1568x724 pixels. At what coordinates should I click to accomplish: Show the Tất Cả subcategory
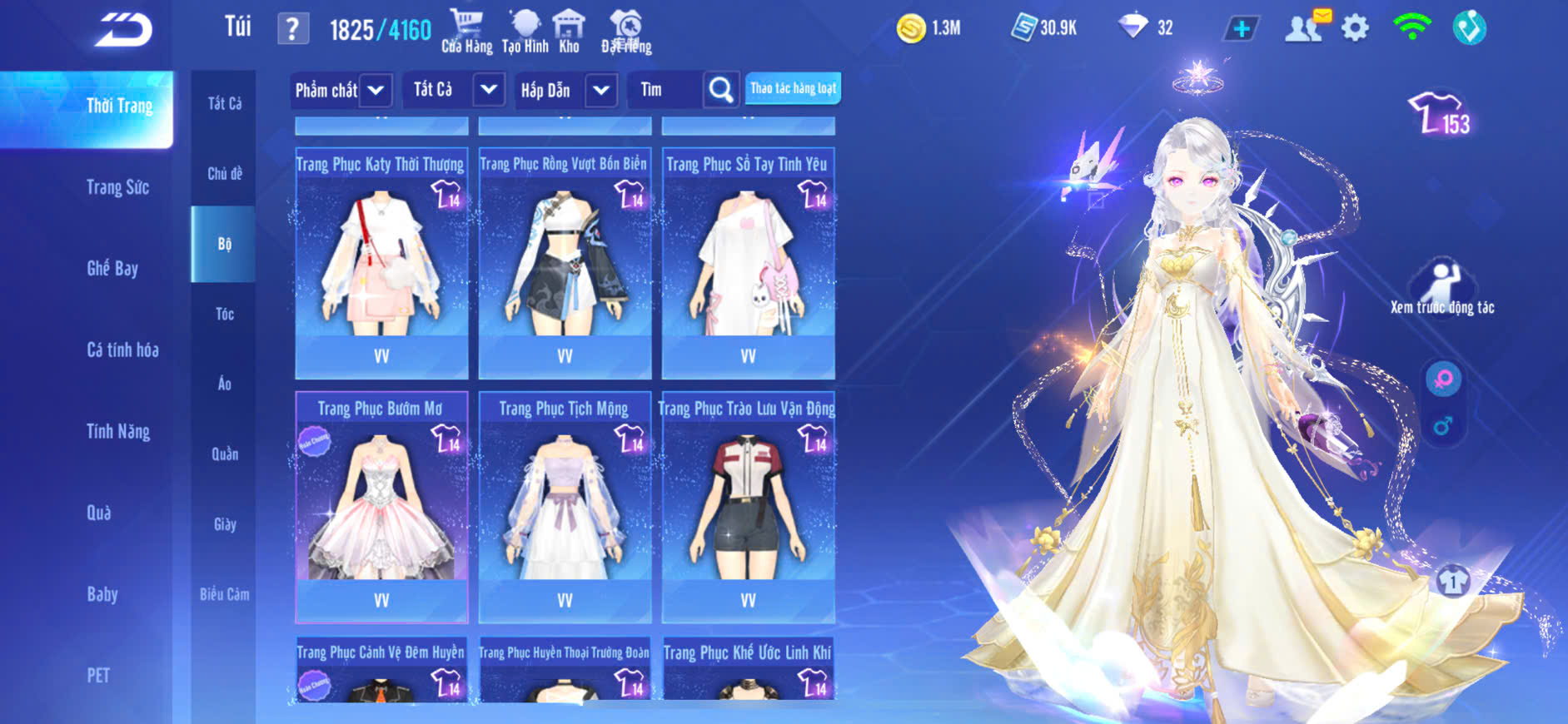pos(224,103)
